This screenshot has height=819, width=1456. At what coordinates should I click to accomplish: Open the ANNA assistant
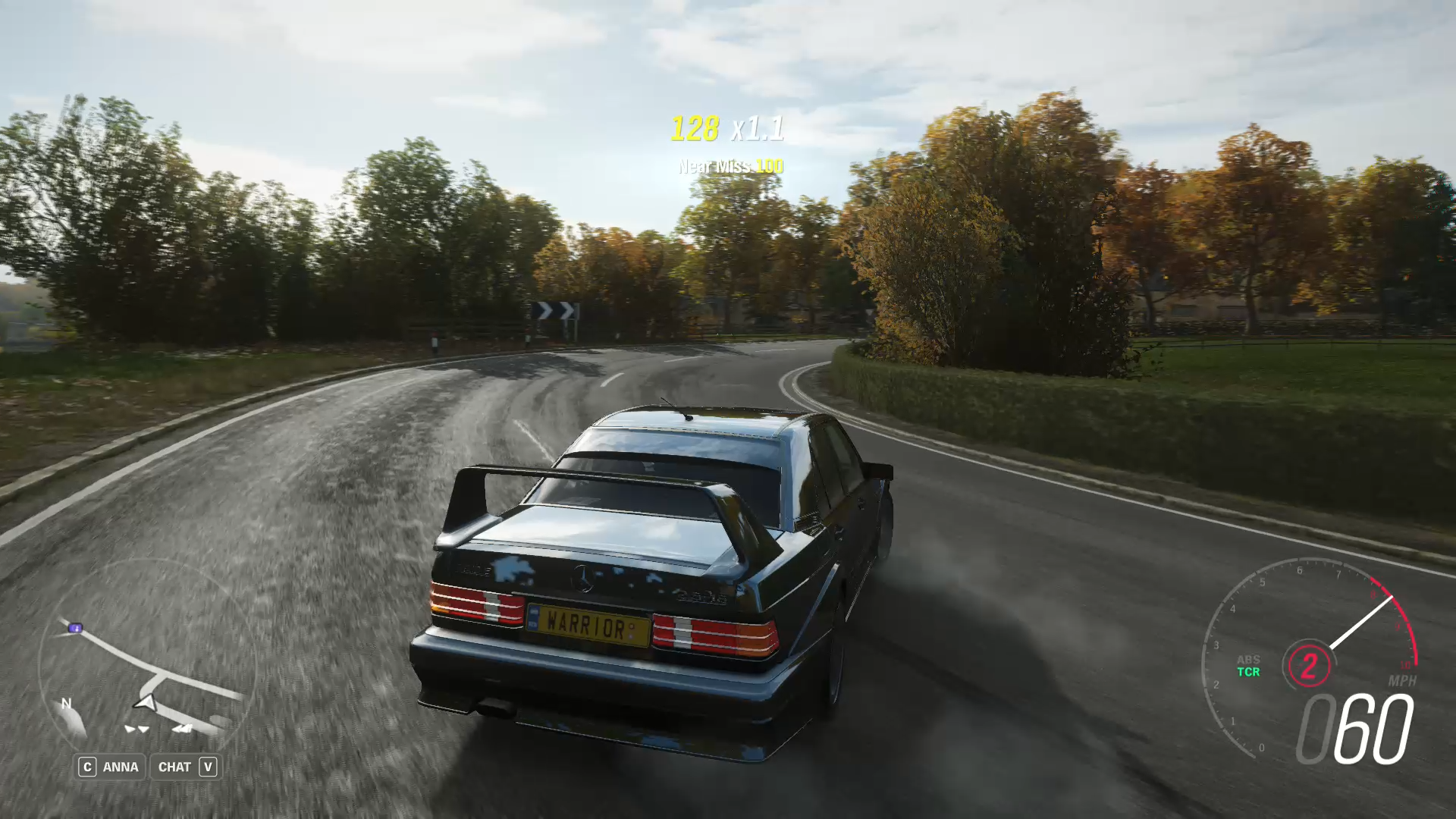[110, 767]
